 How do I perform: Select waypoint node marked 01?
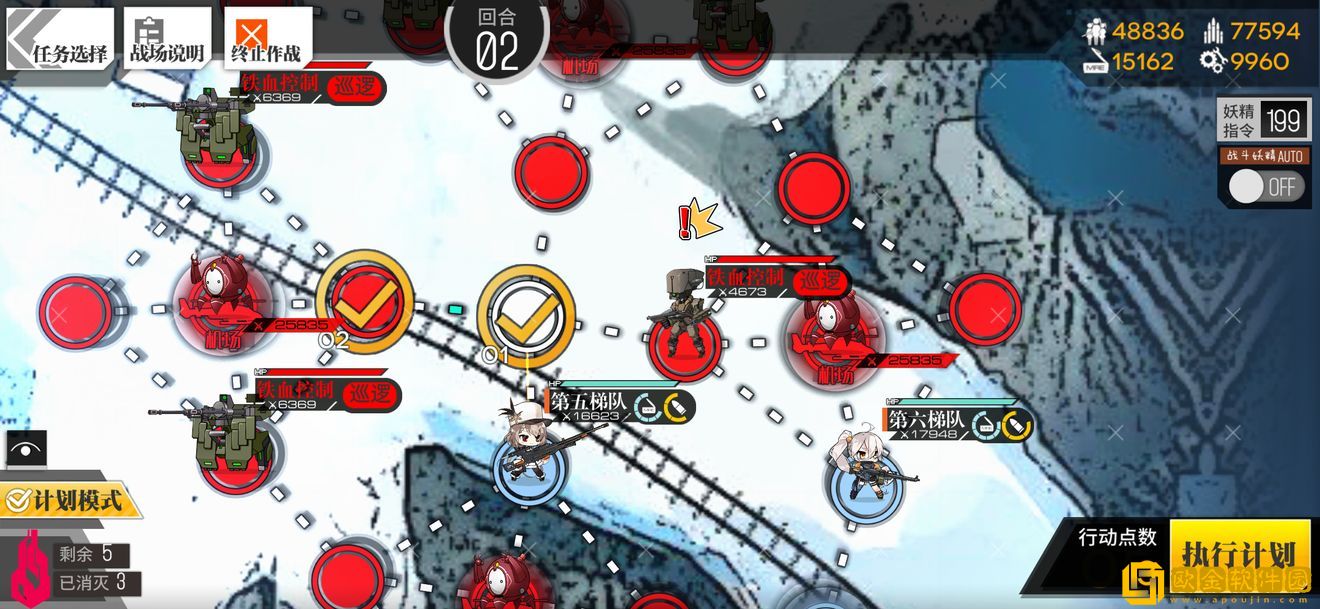(x=525, y=314)
